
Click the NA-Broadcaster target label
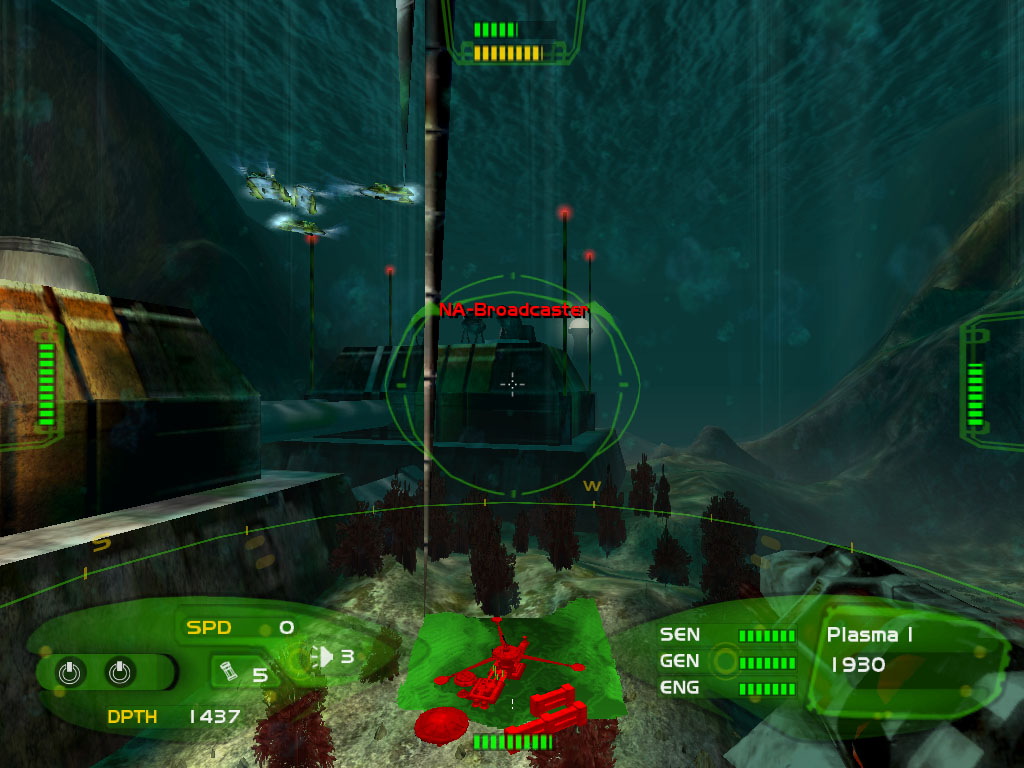coord(513,310)
